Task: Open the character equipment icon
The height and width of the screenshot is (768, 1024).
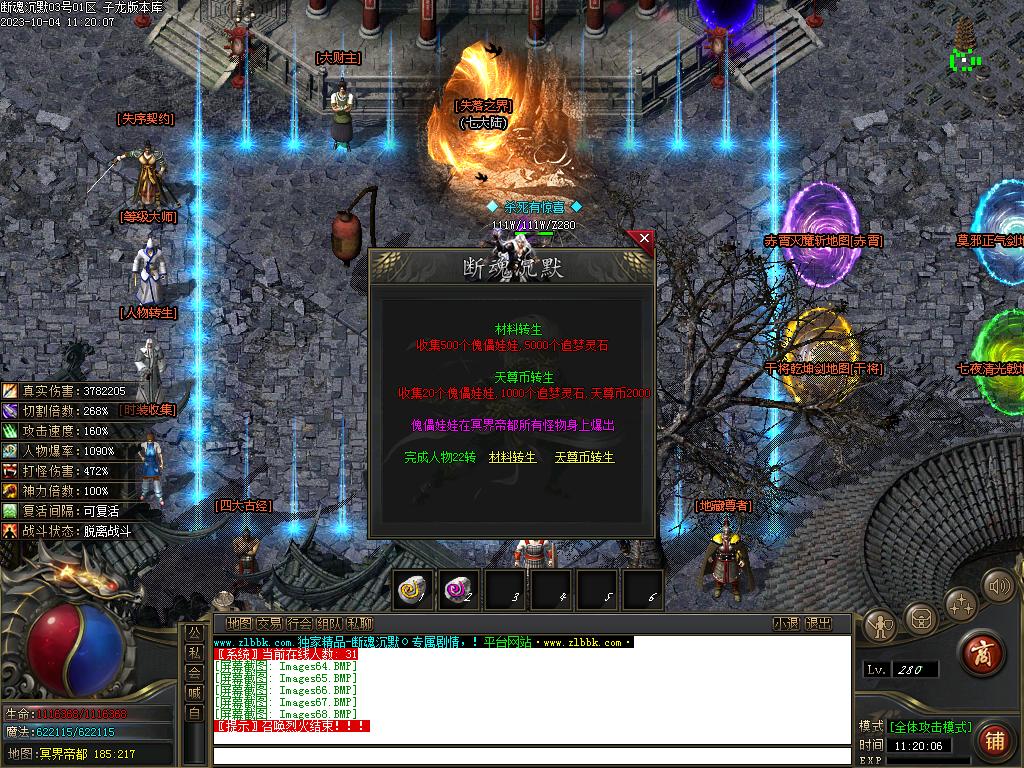Action: pos(880,625)
